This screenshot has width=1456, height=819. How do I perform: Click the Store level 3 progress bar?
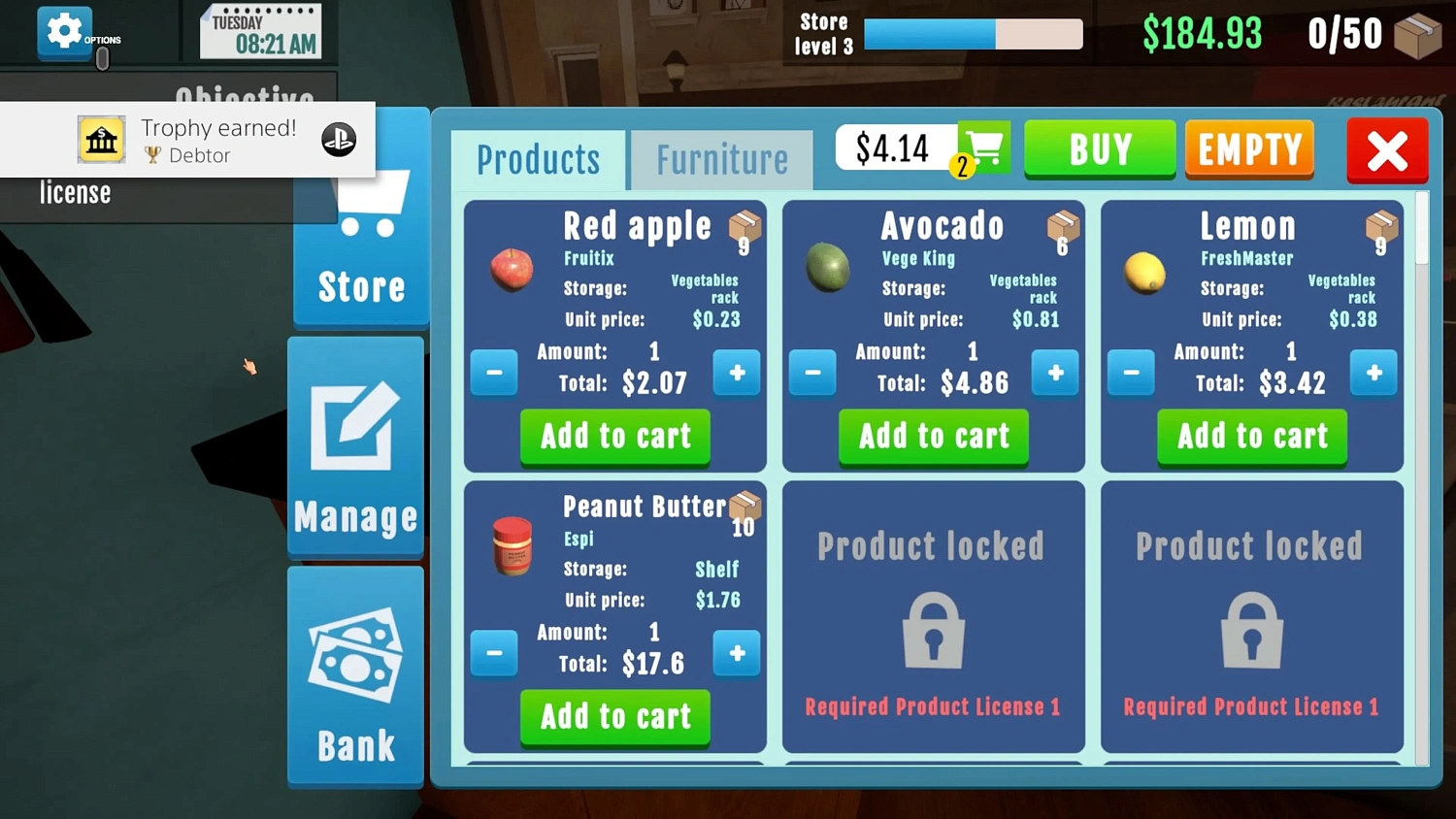click(971, 34)
